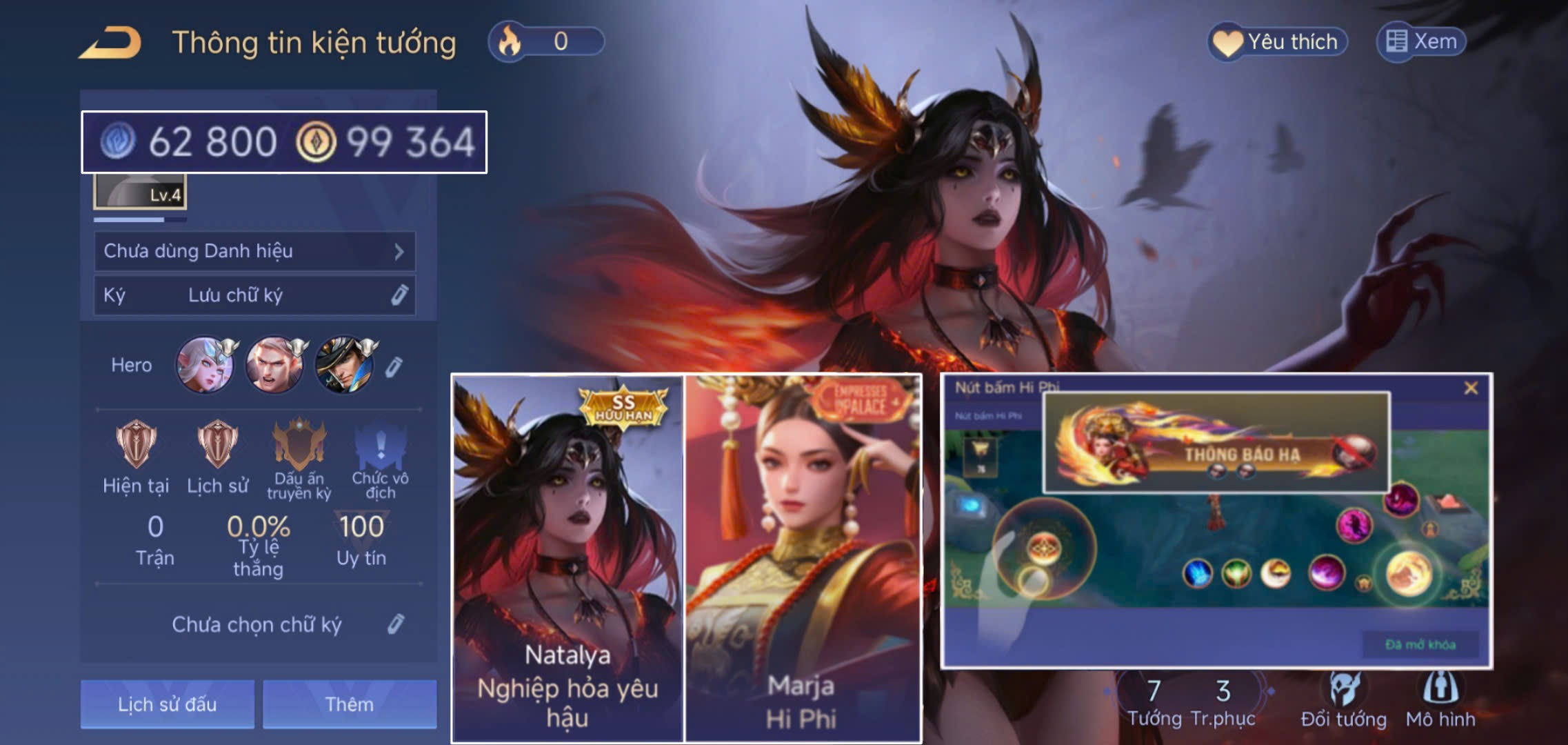Screen dimensions: 1568x745
Task: Click the Thêm button
Action: point(350,704)
